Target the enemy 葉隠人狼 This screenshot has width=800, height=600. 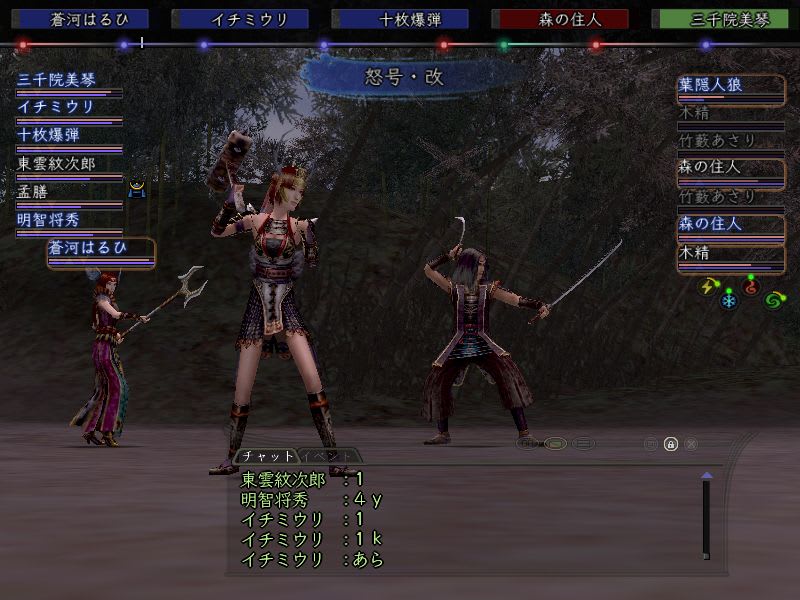click(x=710, y=86)
